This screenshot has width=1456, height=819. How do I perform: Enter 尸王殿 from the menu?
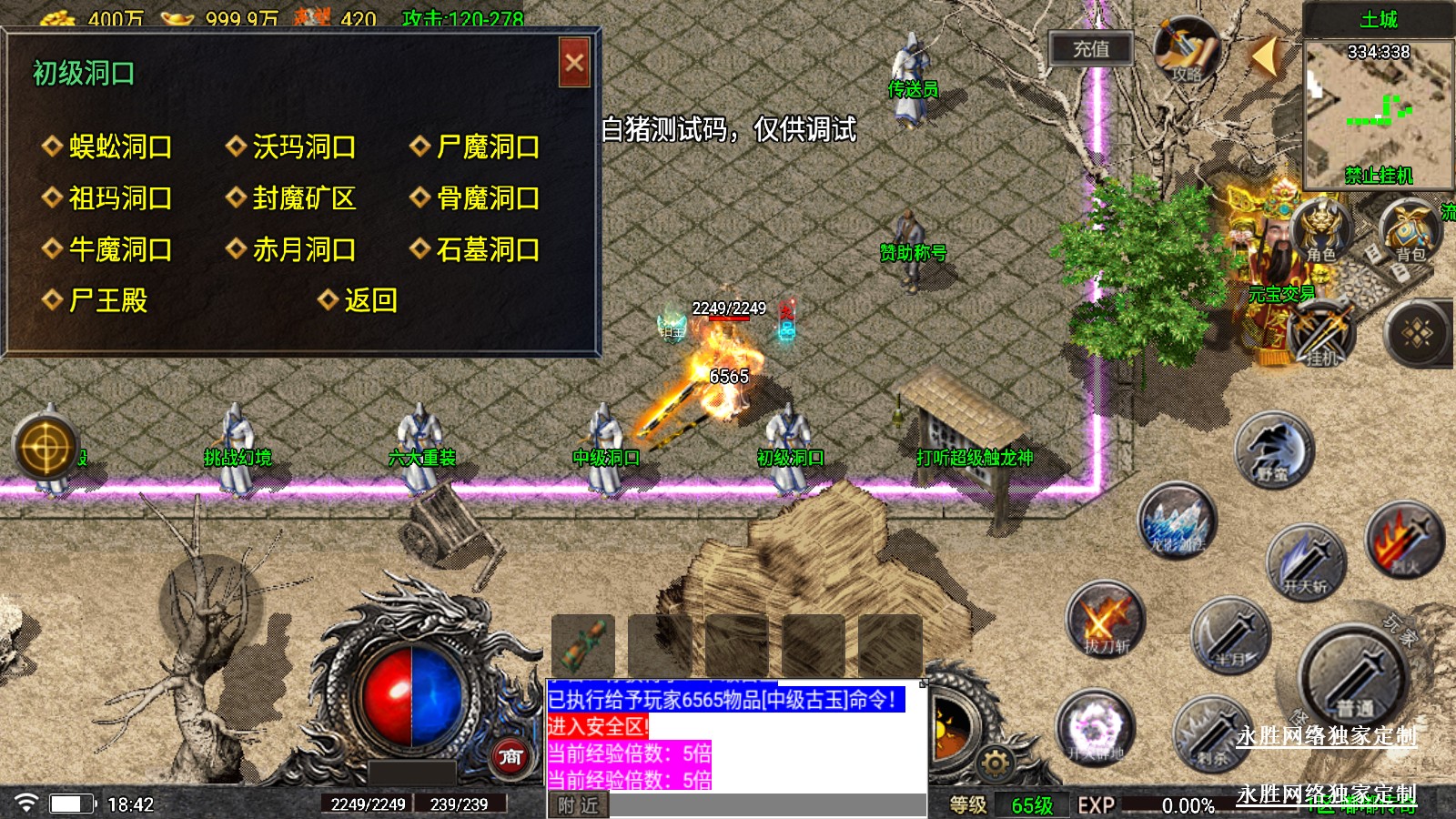pos(107,300)
